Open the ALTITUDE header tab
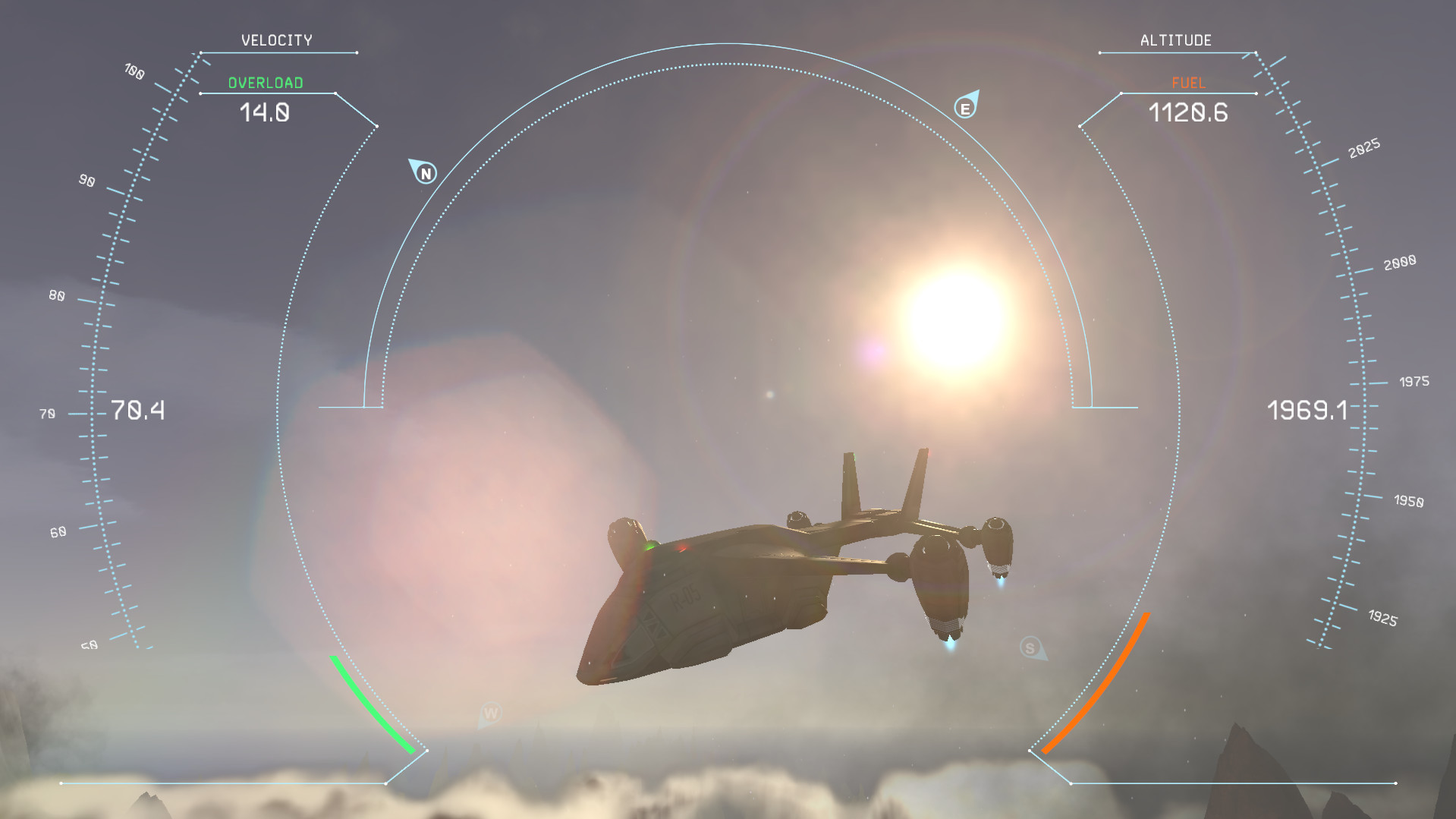The image size is (1456, 819). pyautogui.click(x=1176, y=39)
